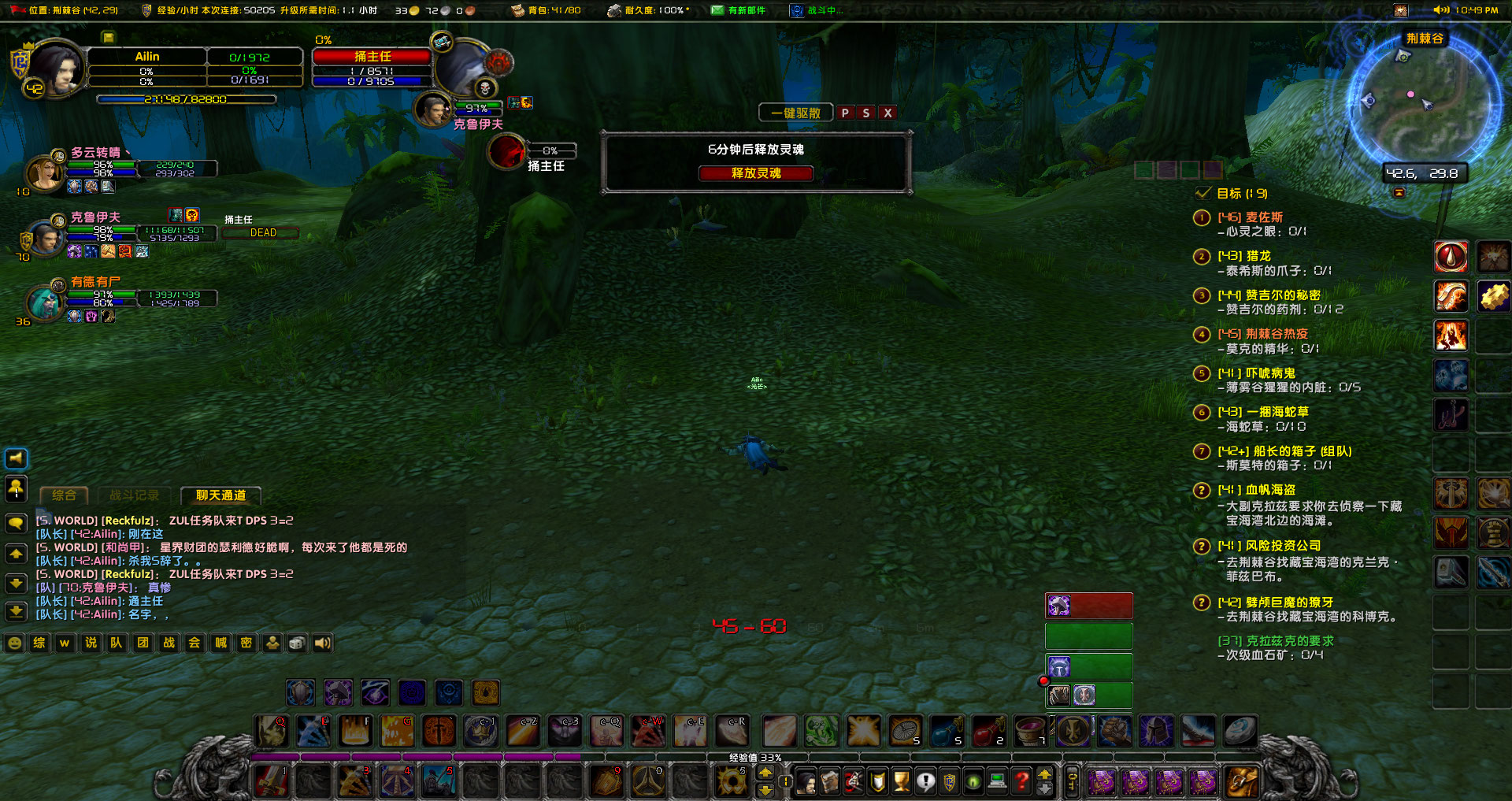Switch to the 战斗记录 chat tab
1512x801 pixels.
coord(135,495)
